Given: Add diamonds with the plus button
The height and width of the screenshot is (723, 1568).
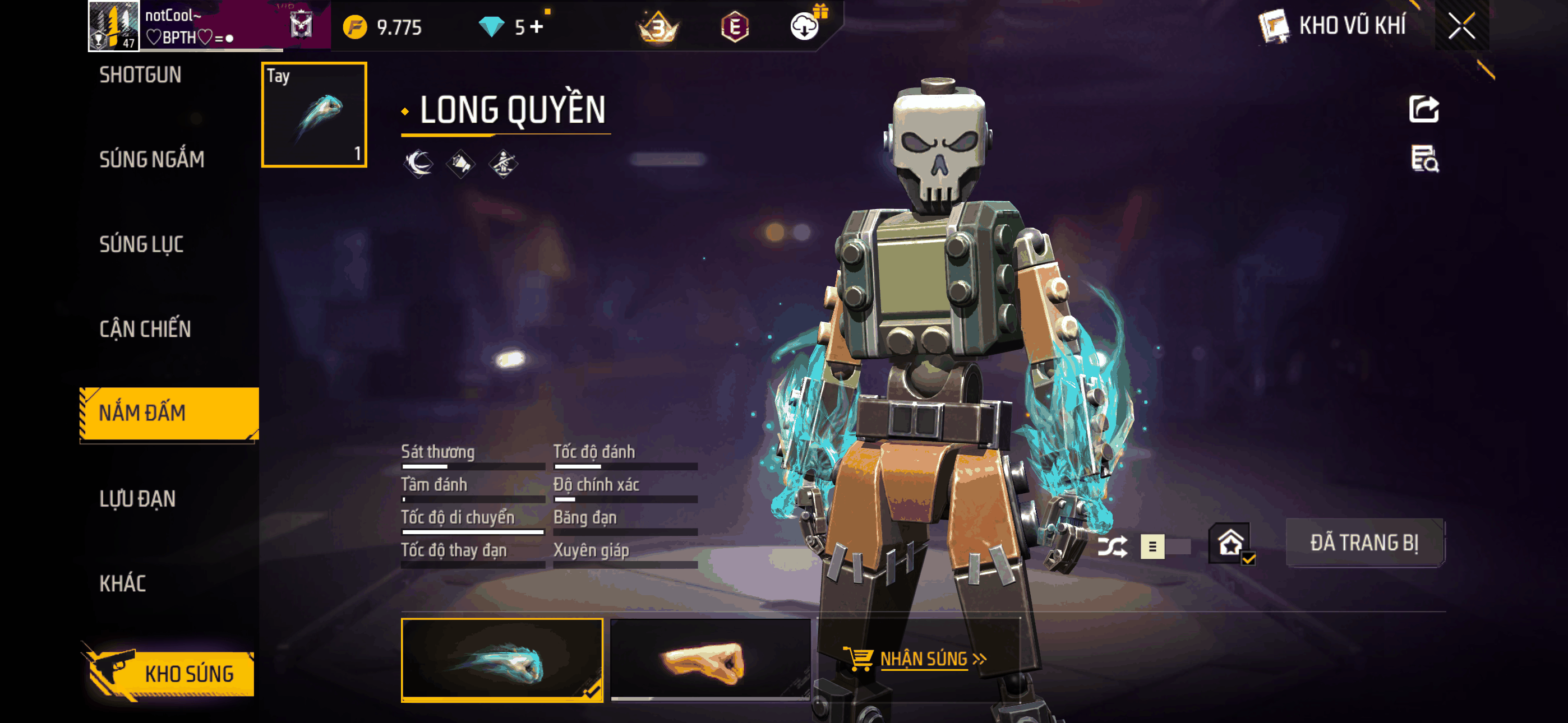Looking at the screenshot, I should (x=536, y=27).
